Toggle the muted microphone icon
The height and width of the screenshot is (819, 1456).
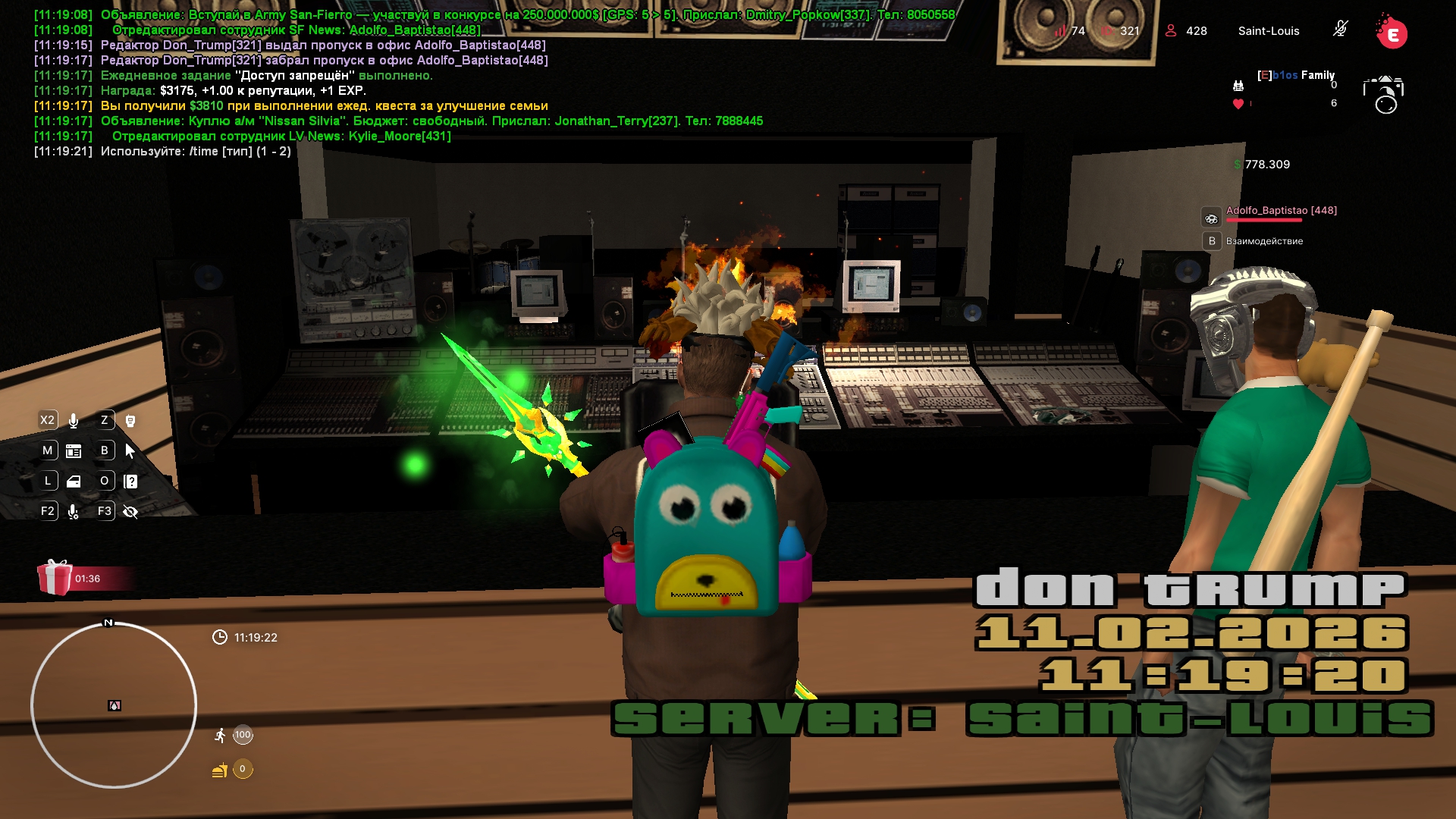1340,30
